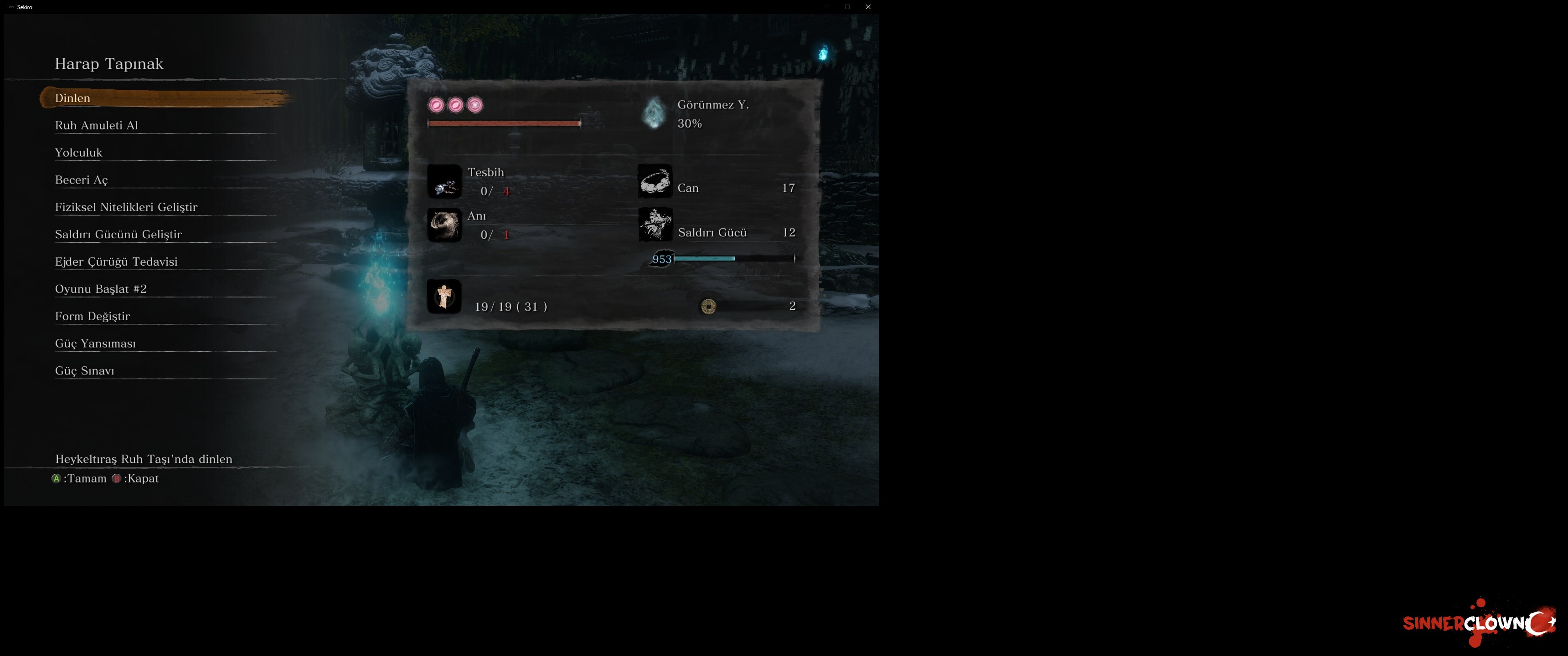Viewport: 1568px width, 656px height.
Task: Open the Form Değiştir option
Action: [93, 317]
